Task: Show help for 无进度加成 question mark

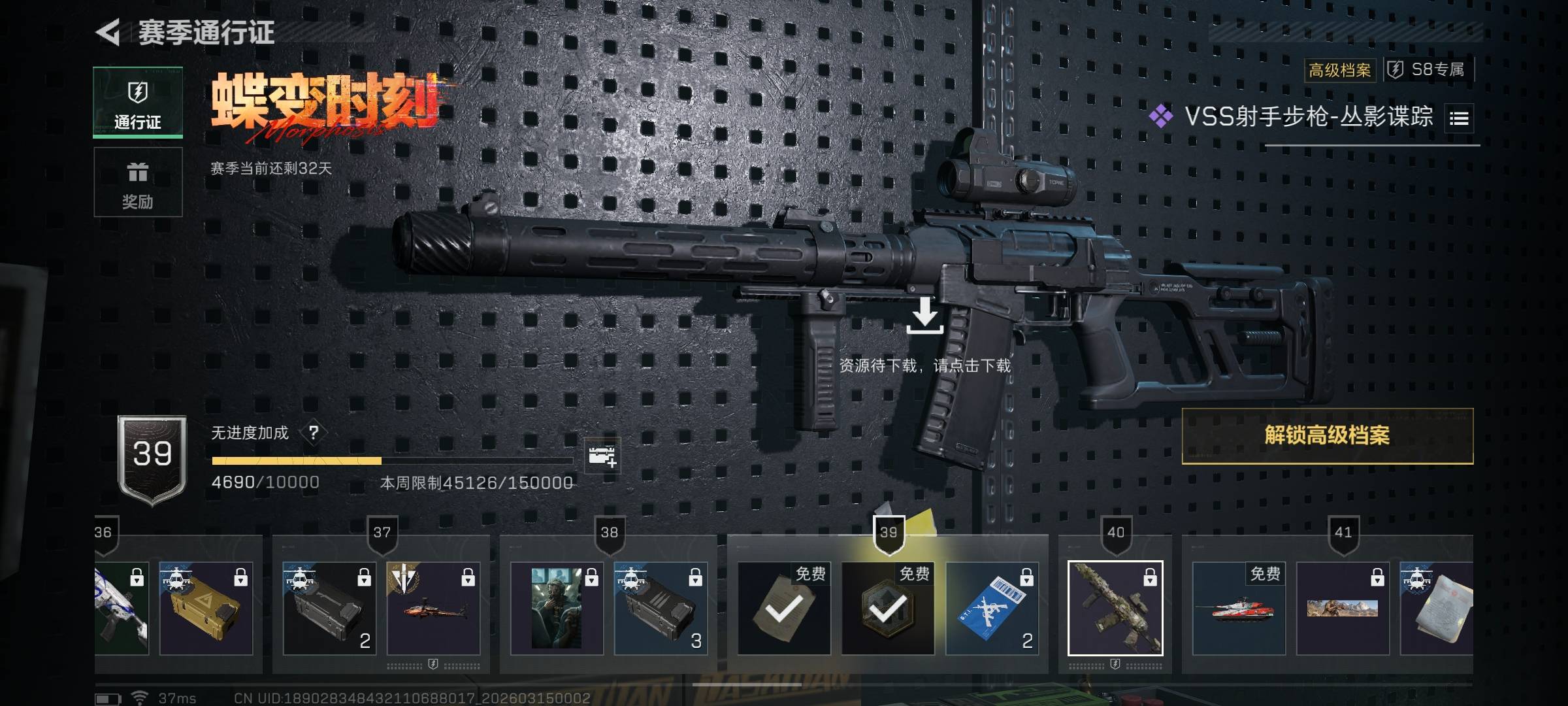Action: tap(314, 433)
